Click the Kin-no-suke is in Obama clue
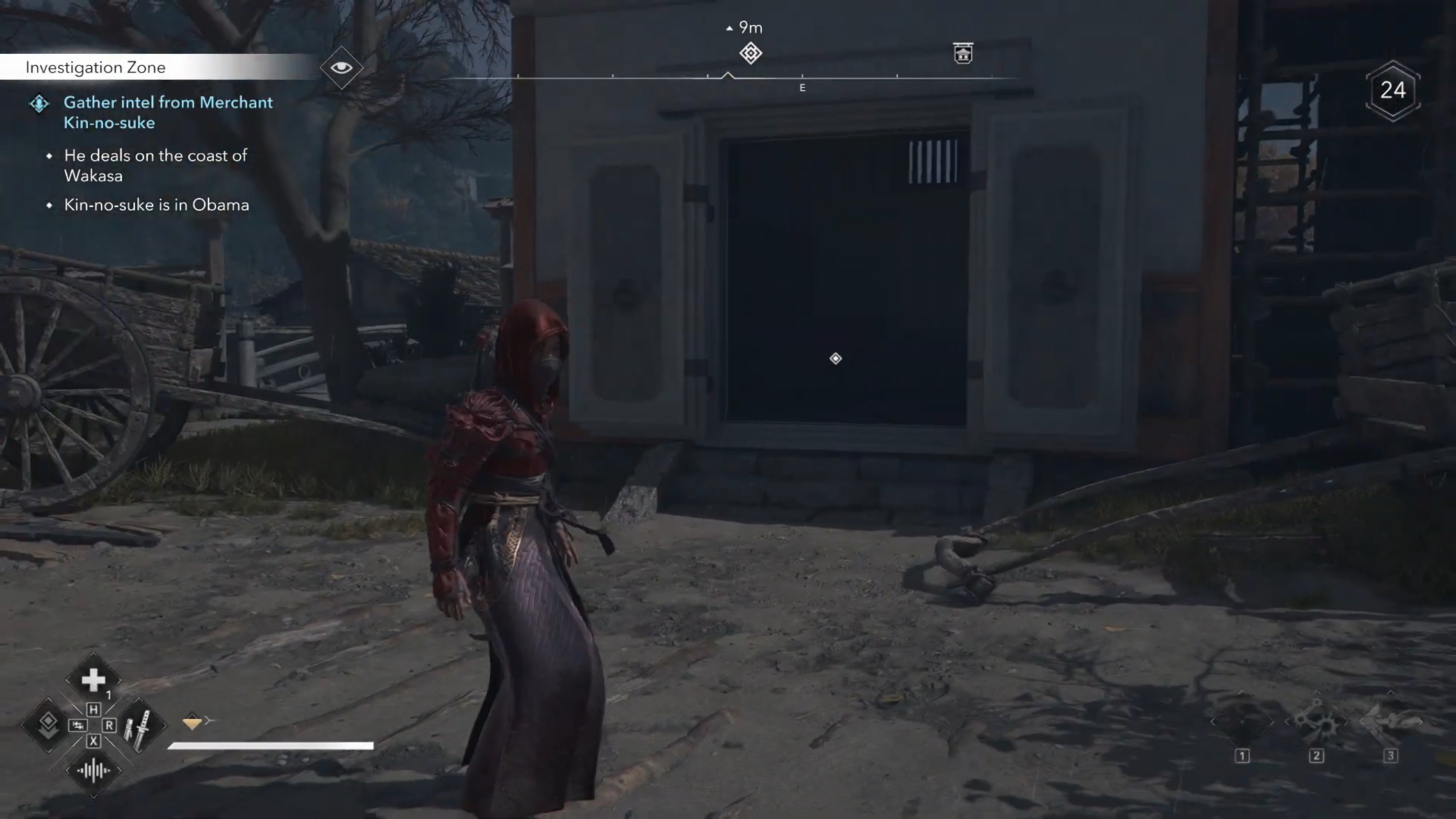 tap(156, 205)
